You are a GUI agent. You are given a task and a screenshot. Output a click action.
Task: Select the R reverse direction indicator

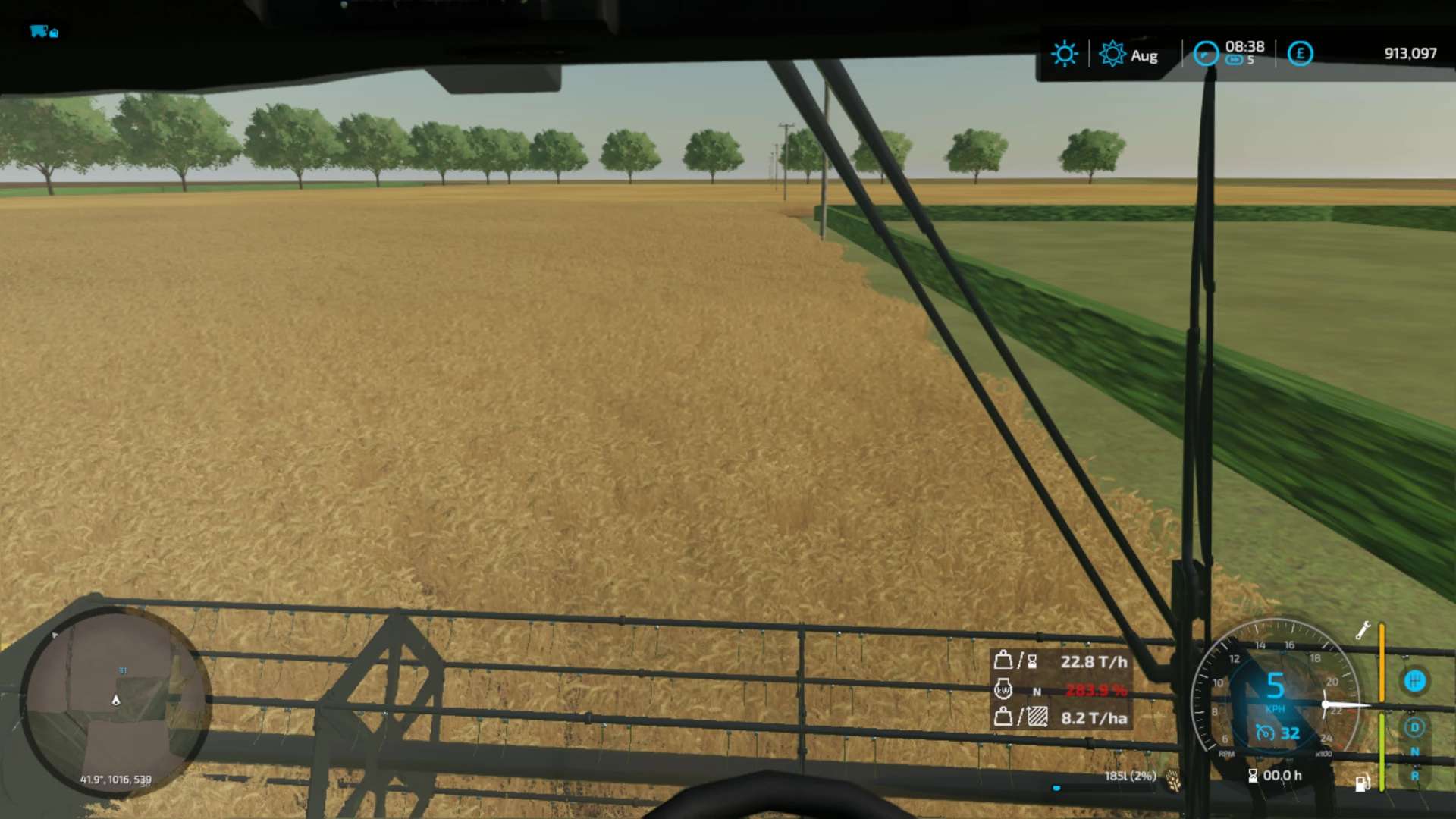[x=1414, y=776]
